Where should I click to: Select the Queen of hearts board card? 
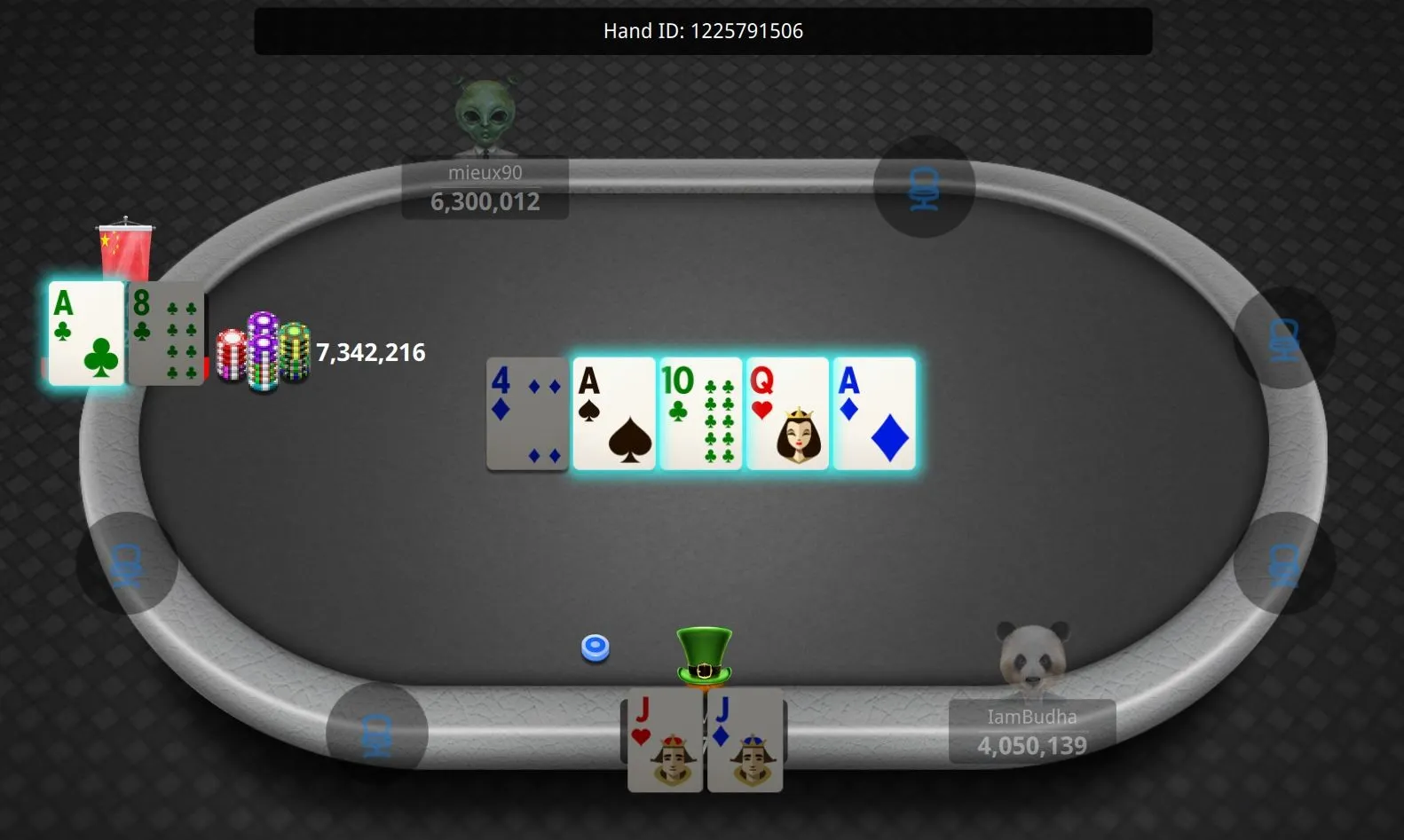[787, 413]
